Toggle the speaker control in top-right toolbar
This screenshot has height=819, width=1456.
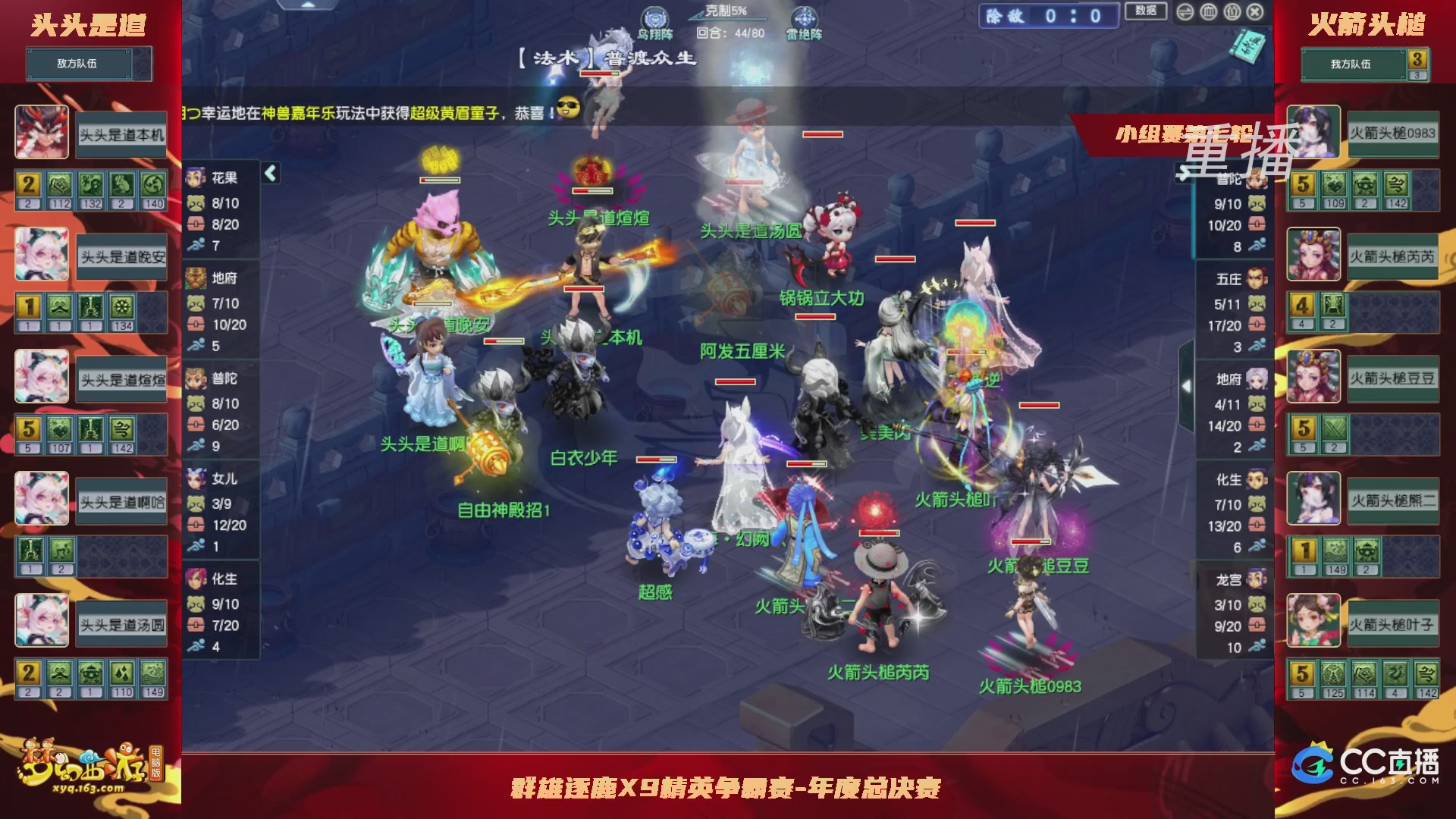pyautogui.click(x=1185, y=12)
